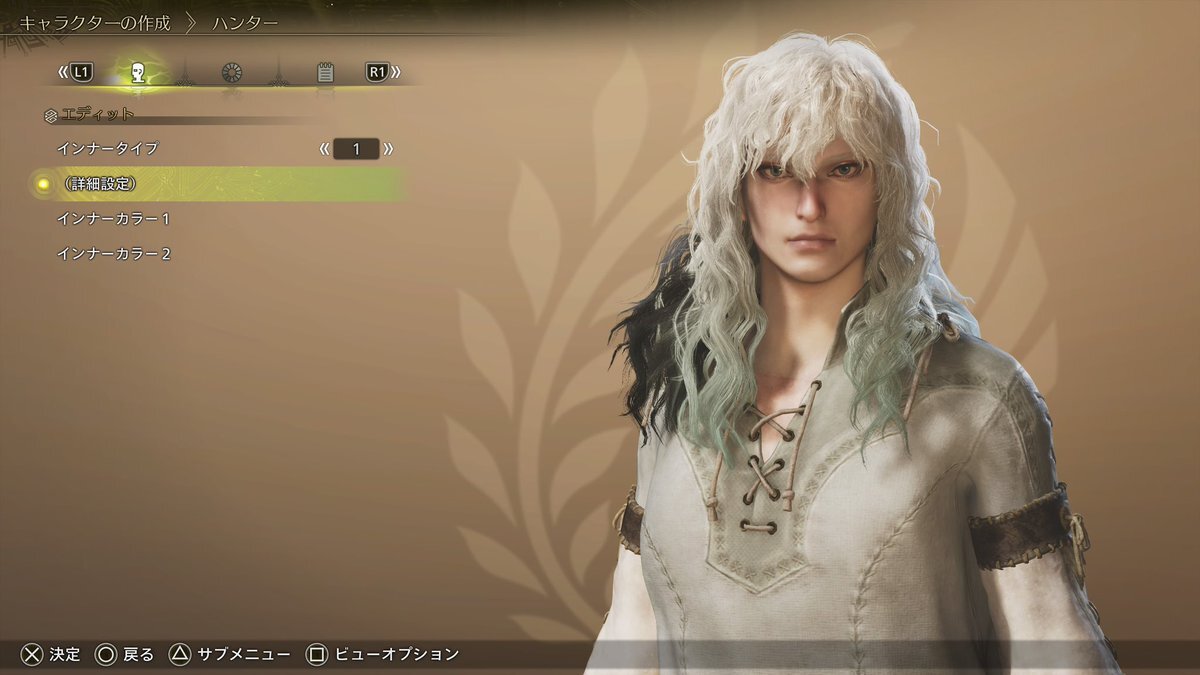Choose インナーカラー 2 option

coord(114,254)
